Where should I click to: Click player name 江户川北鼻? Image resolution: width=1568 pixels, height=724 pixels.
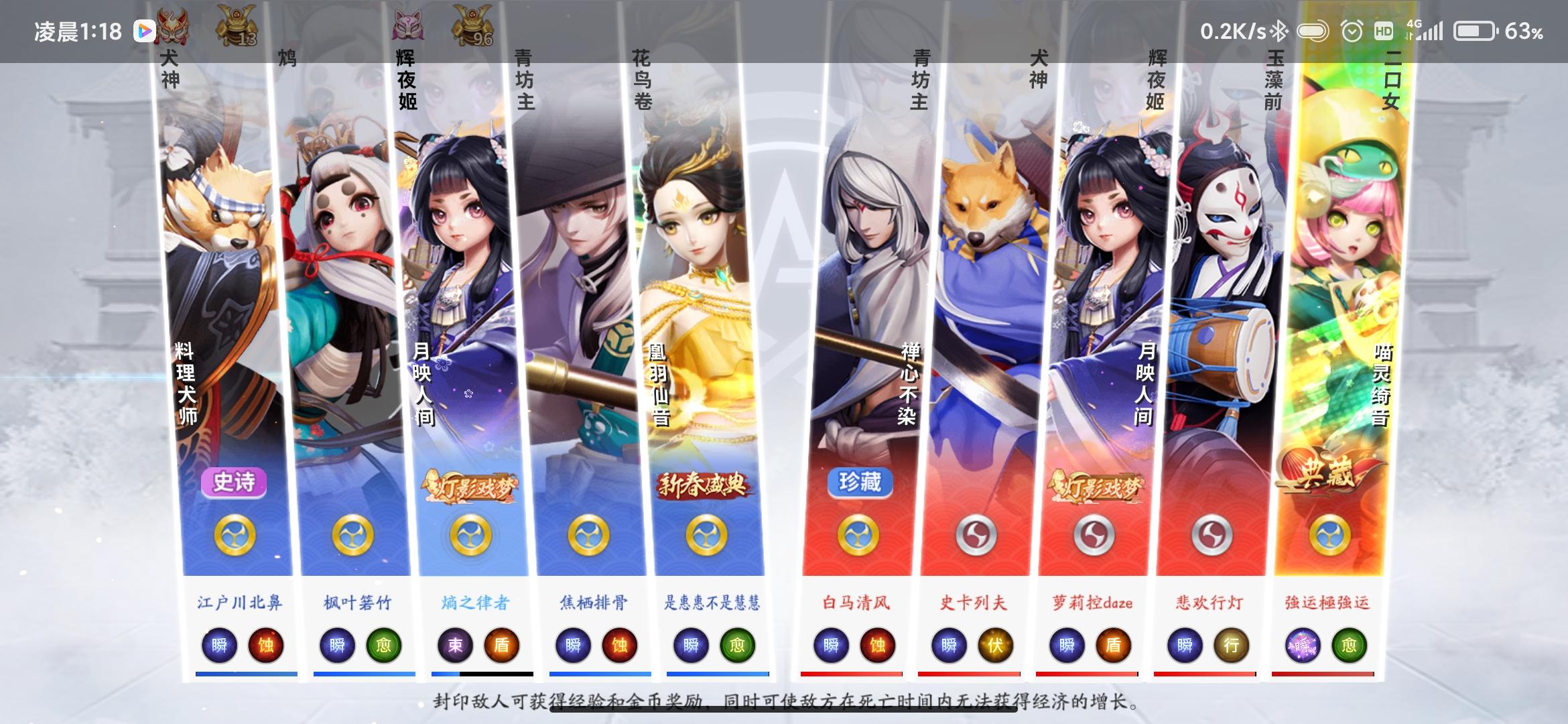click(241, 602)
